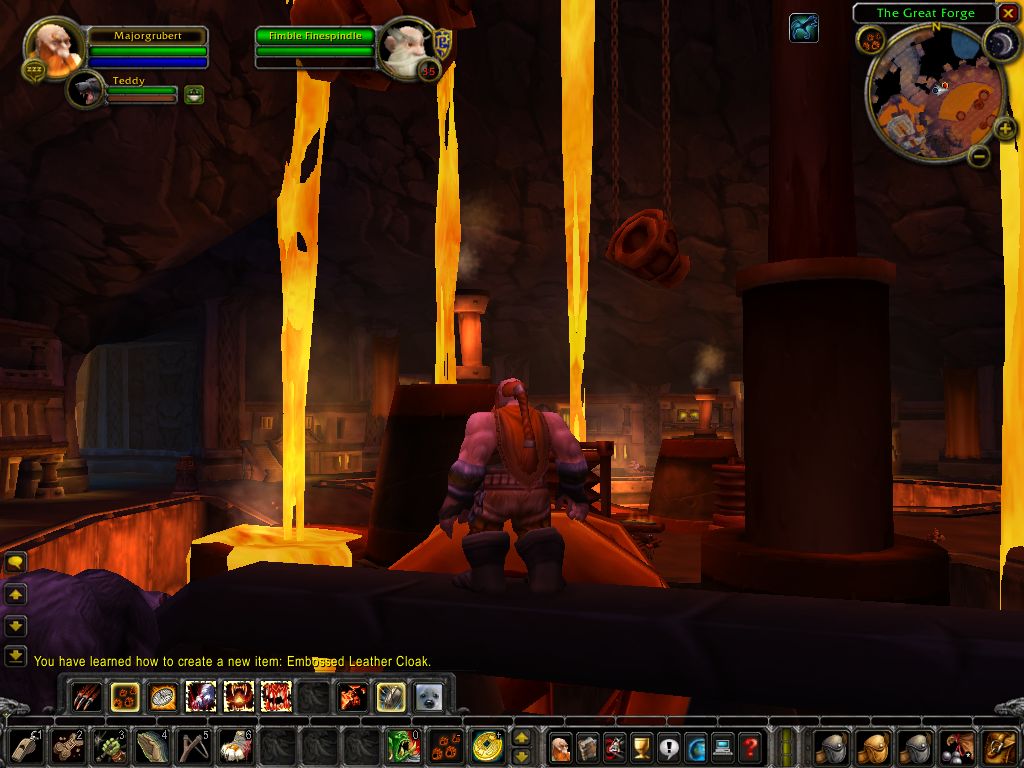This screenshot has height=768, width=1024.
Task: Open the golden backpack bag
Action: point(1000,746)
